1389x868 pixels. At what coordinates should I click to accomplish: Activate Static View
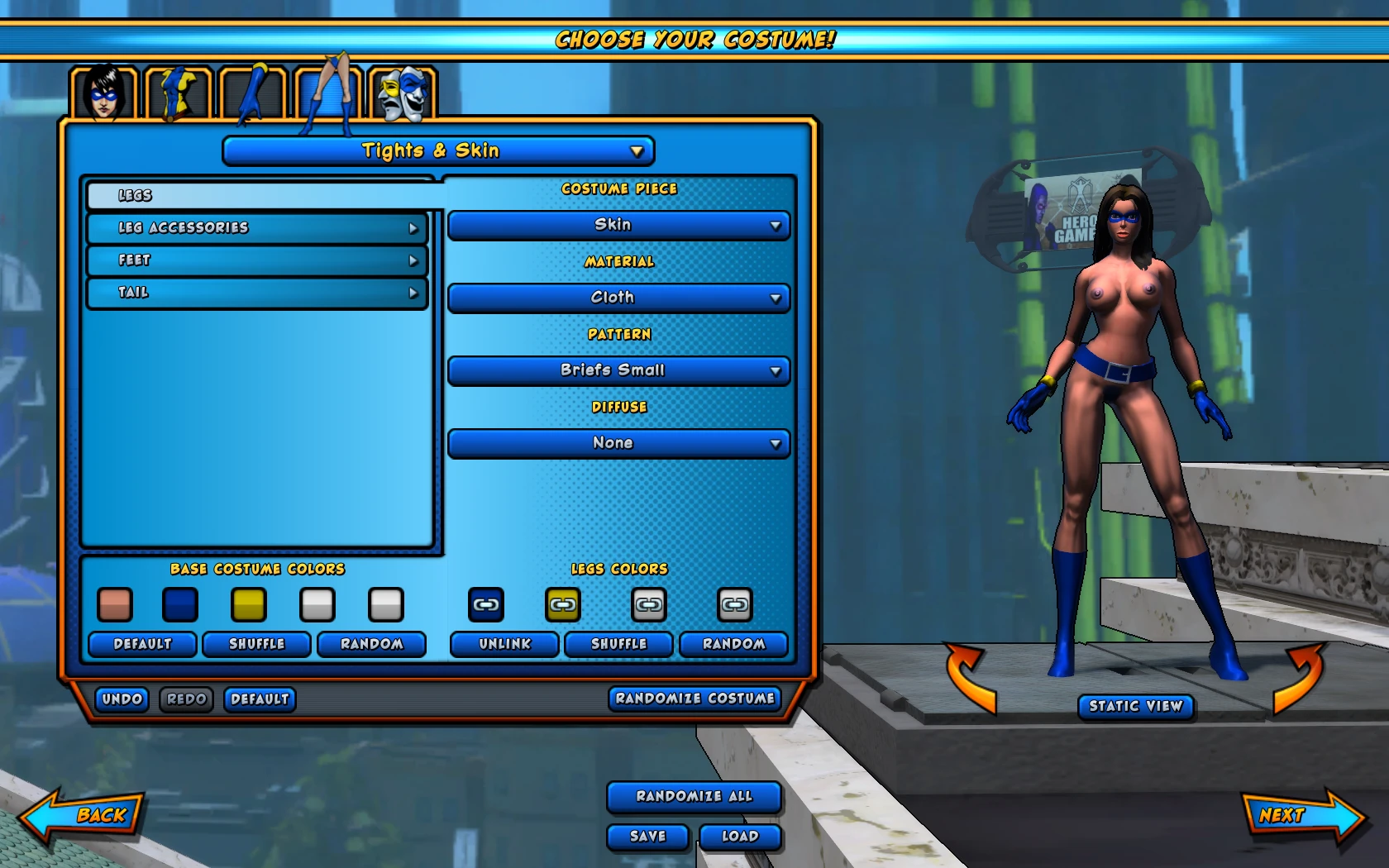pyautogui.click(x=1135, y=707)
